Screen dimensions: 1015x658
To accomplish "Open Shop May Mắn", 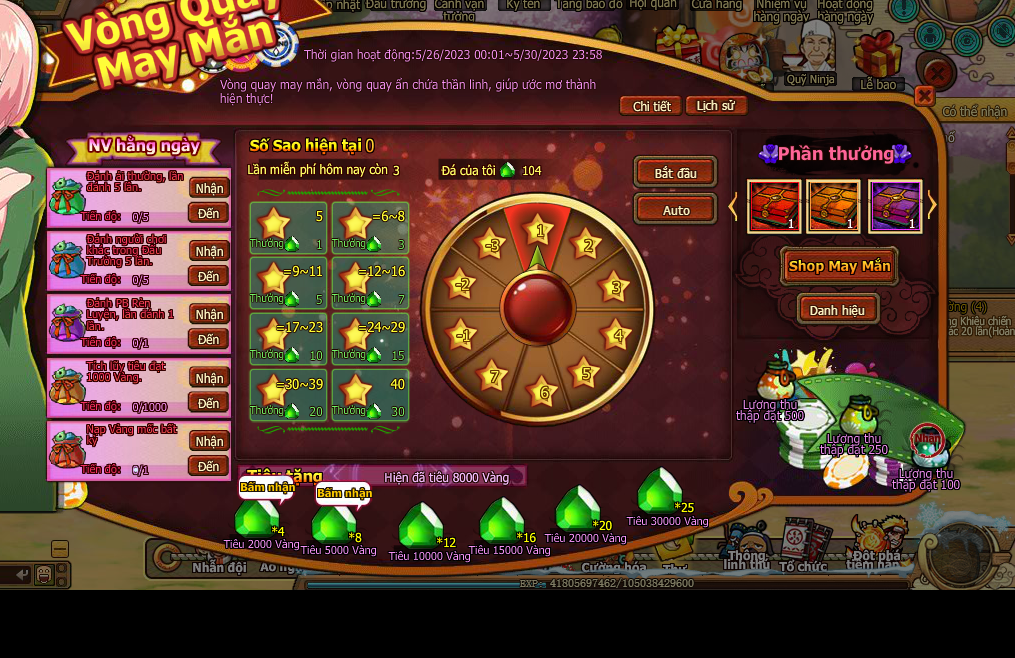I will pos(838,266).
